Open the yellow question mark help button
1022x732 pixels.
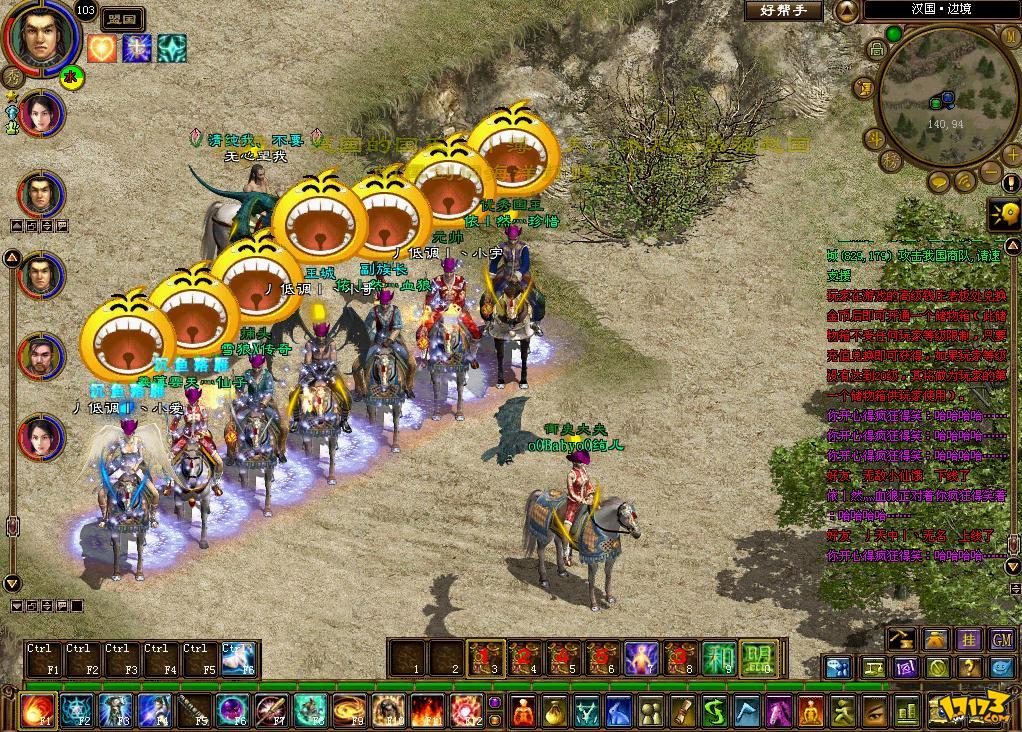pyautogui.click(x=969, y=667)
